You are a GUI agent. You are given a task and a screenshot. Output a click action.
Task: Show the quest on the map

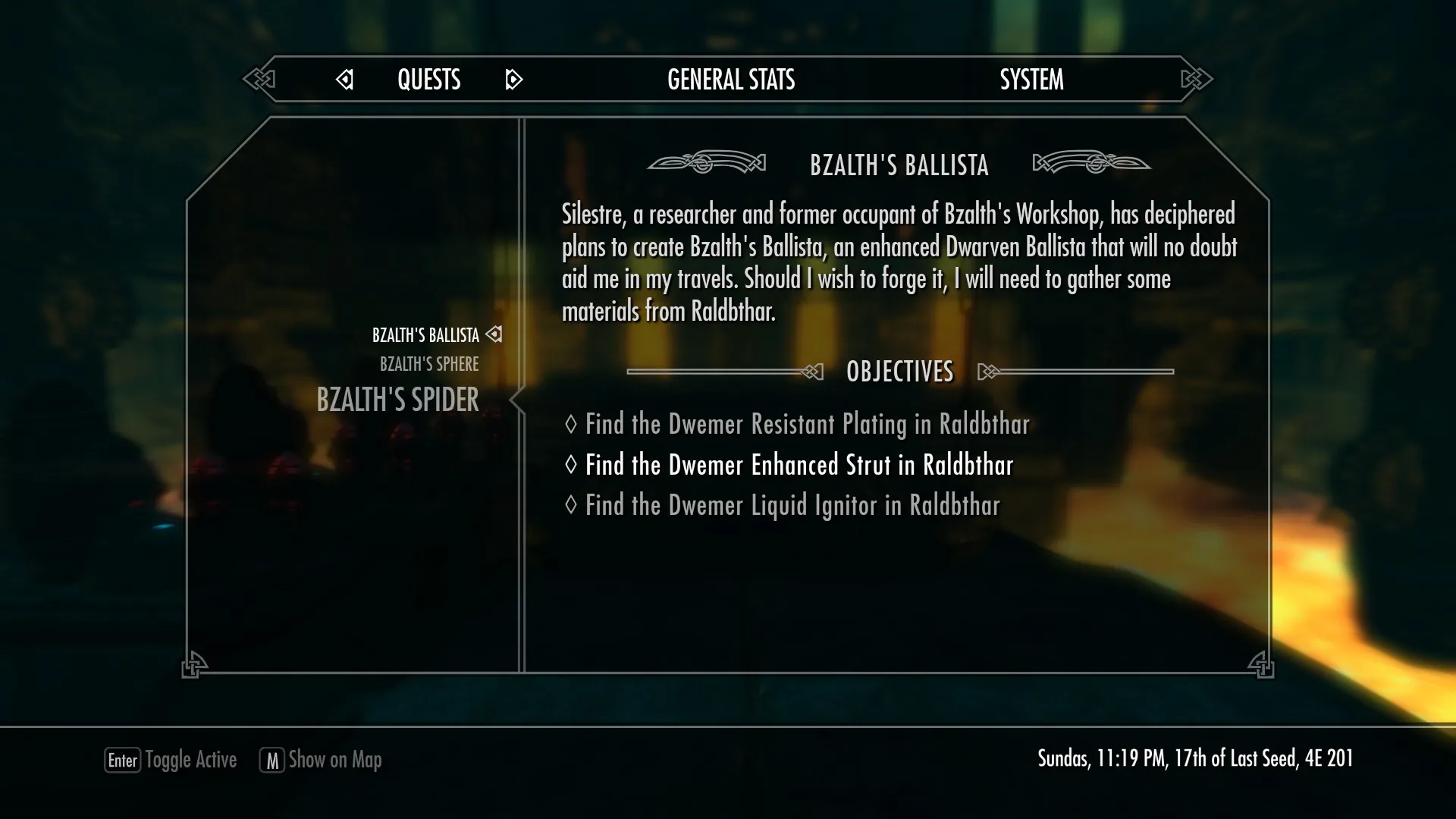pos(321,760)
